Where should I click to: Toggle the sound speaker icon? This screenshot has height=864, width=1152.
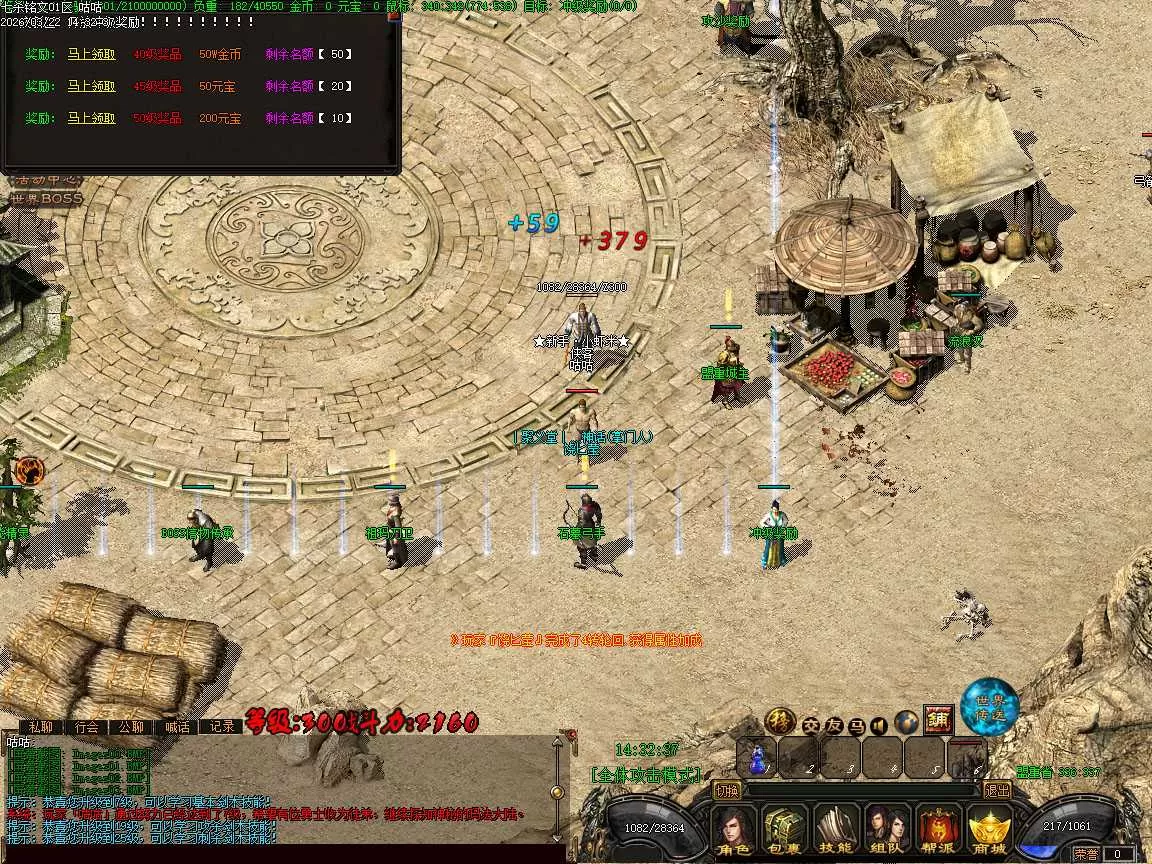pos(880,724)
